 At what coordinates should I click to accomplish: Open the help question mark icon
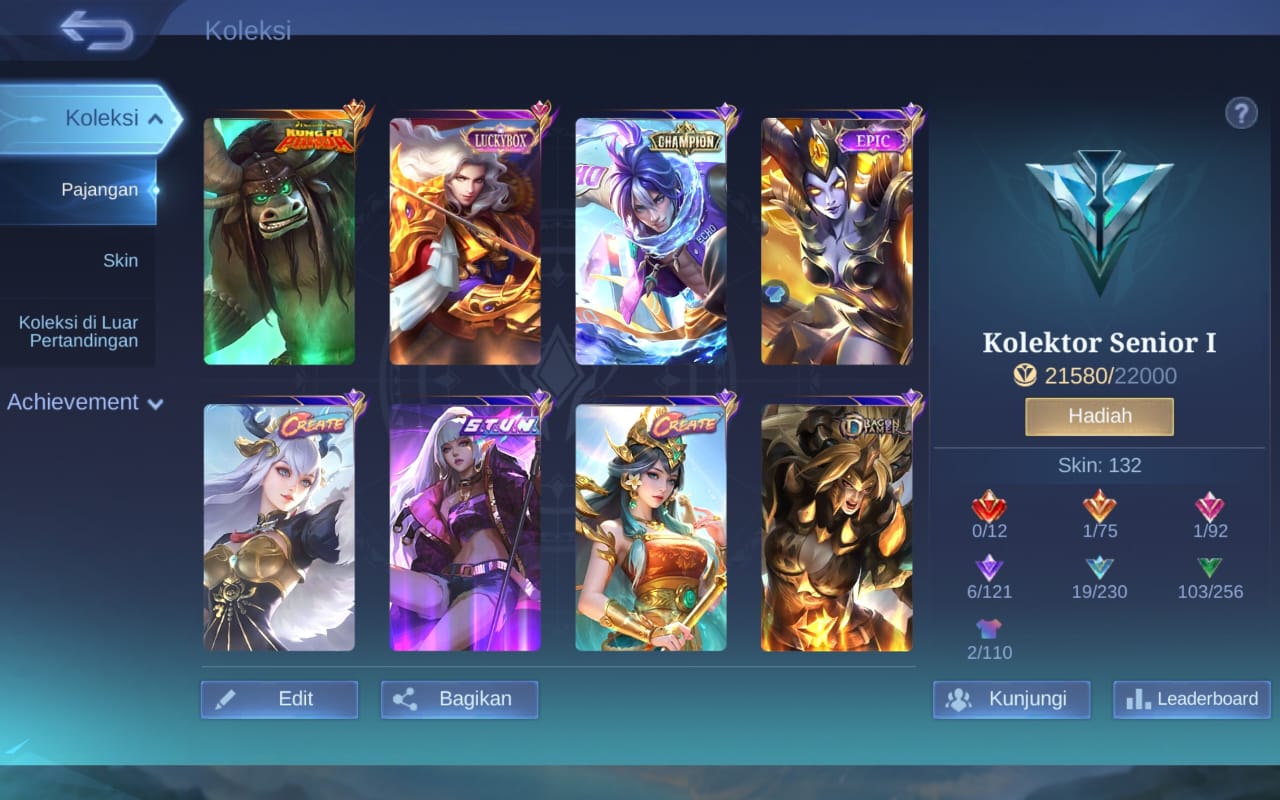pos(1241,113)
